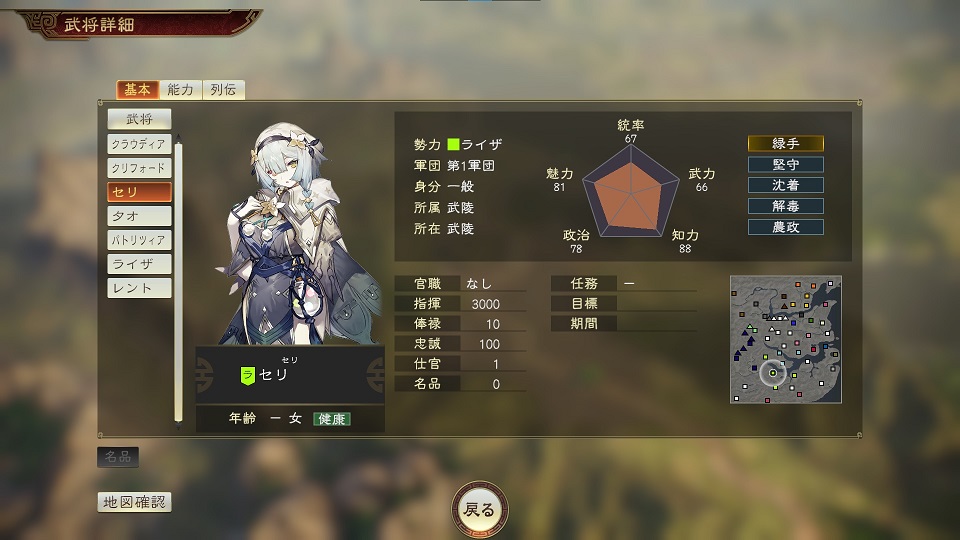The width and height of the screenshot is (960, 540).
Task: Click the 武将 list header button
Action: point(139,119)
